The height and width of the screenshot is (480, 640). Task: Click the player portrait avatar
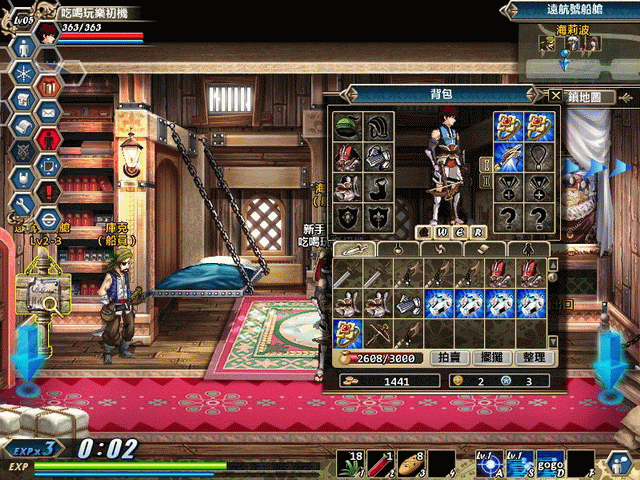click(45, 27)
